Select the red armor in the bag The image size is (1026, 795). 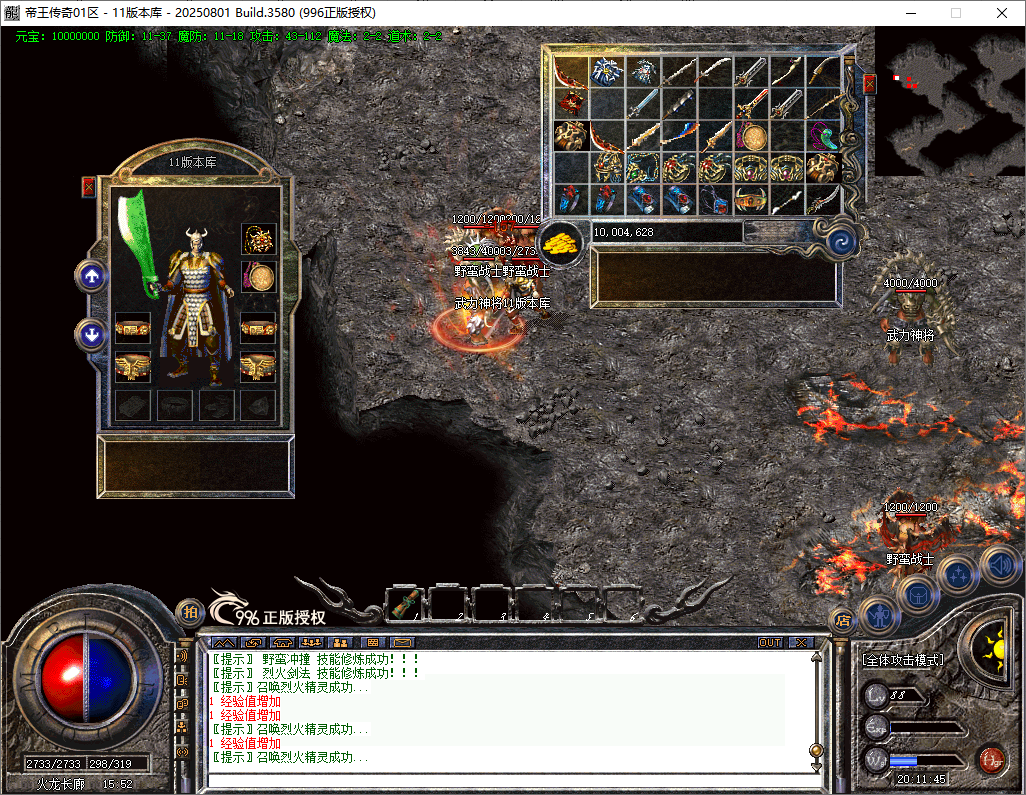(572, 103)
